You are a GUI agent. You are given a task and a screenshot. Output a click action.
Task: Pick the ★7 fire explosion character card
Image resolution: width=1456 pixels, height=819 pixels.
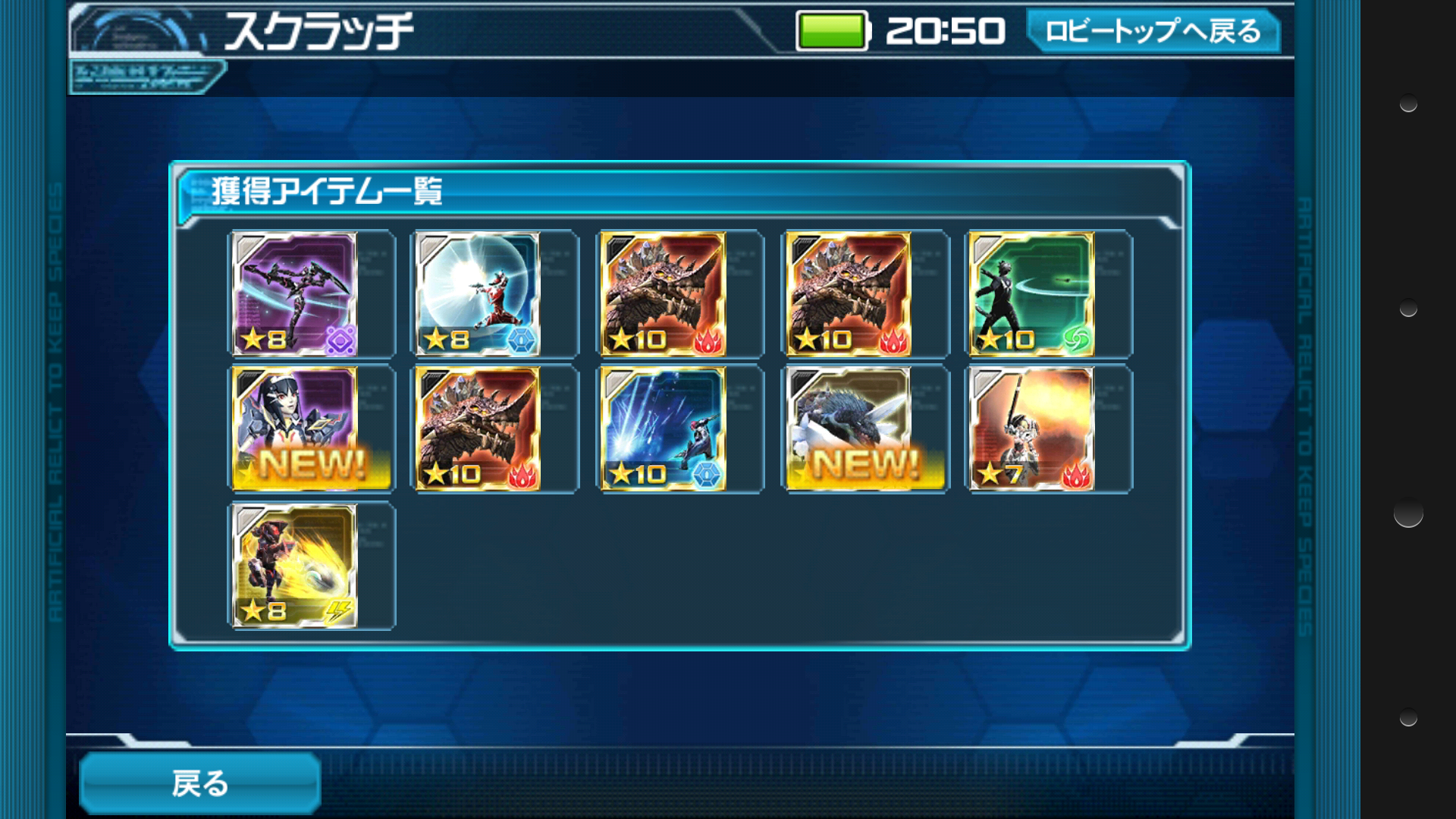pyautogui.click(x=1032, y=429)
